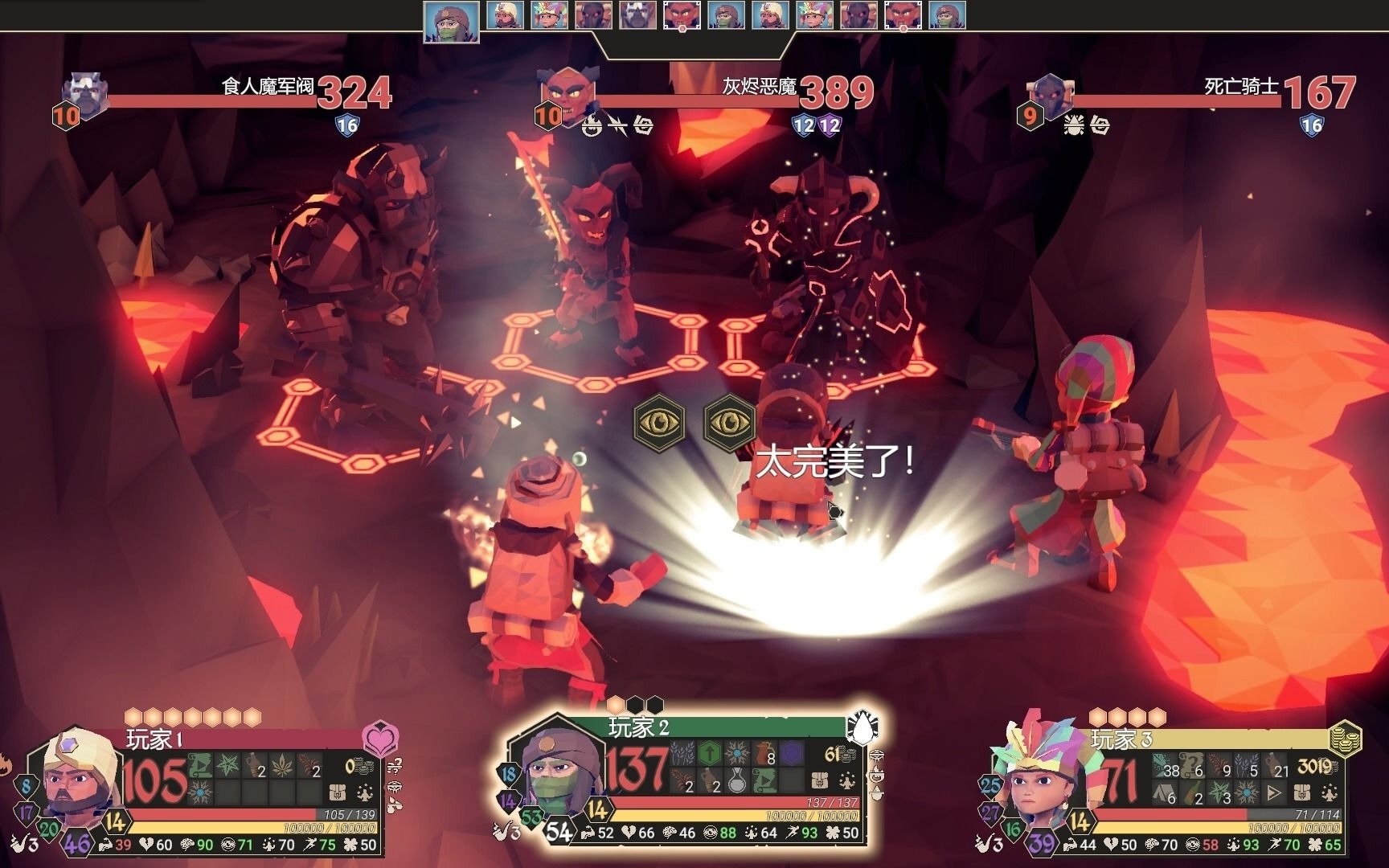This screenshot has width=1389, height=868.
Task: Open Player 3's backpack inventory
Action: tap(1302, 792)
